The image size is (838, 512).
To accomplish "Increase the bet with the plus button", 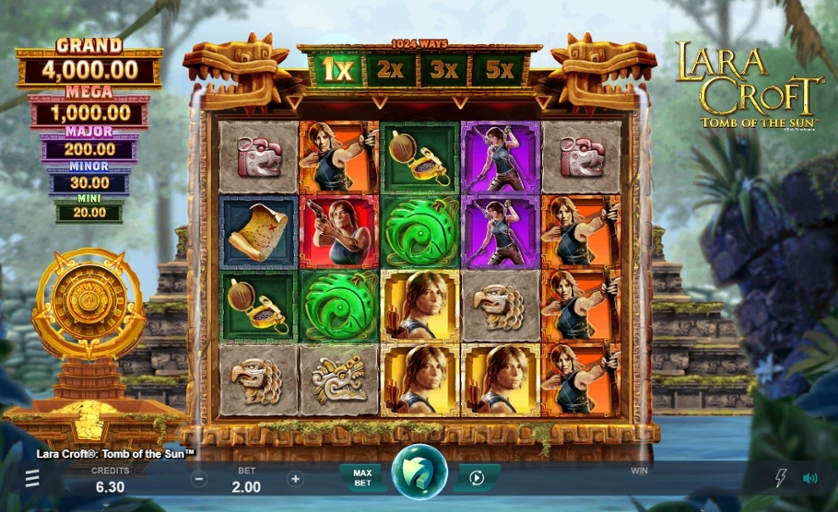I will pos(295,479).
